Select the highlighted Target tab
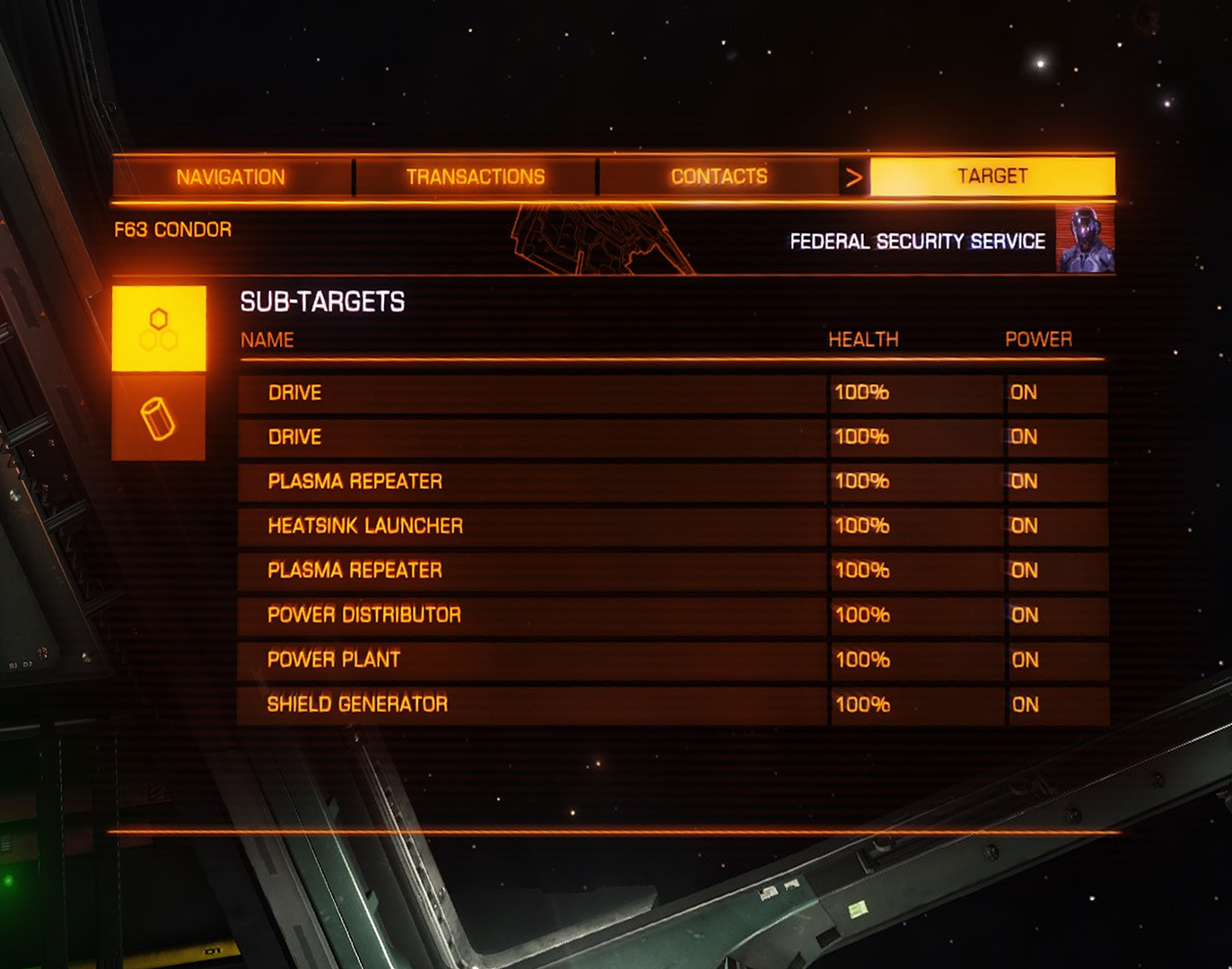 [992, 176]
